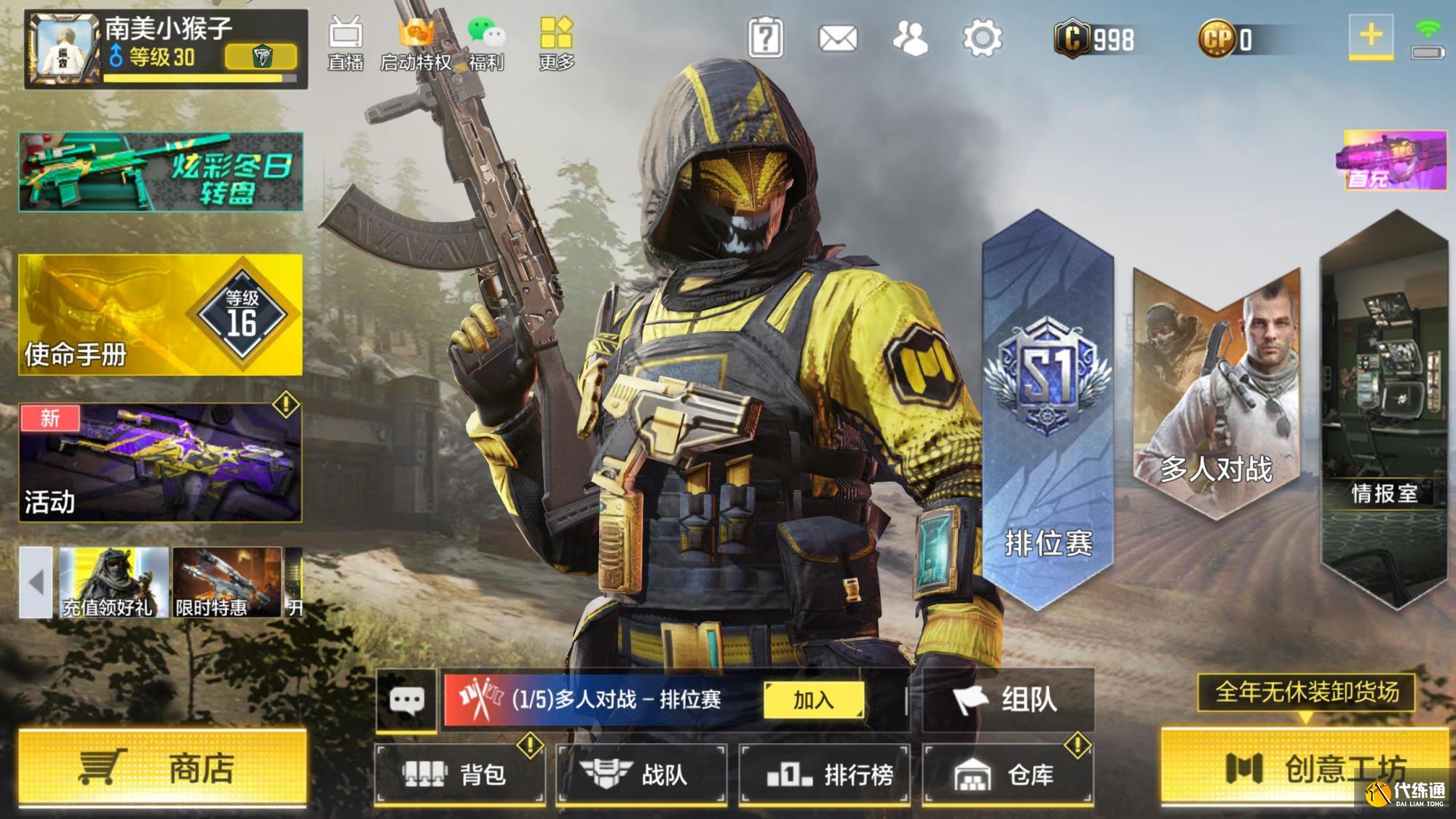The width and height of the screenshot is (1456, 819).
Task: Open the gear settings icon
Action: (982, 38)
